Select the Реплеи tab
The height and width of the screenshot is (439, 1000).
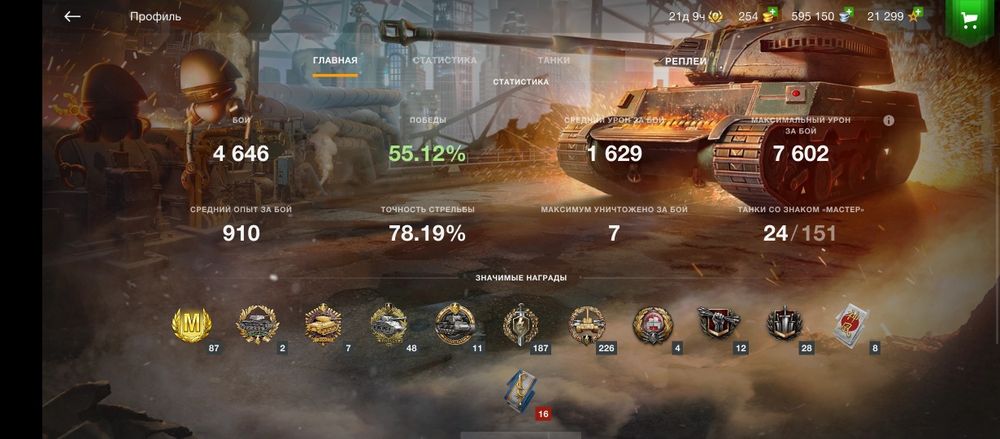click(x=686, y=61)
